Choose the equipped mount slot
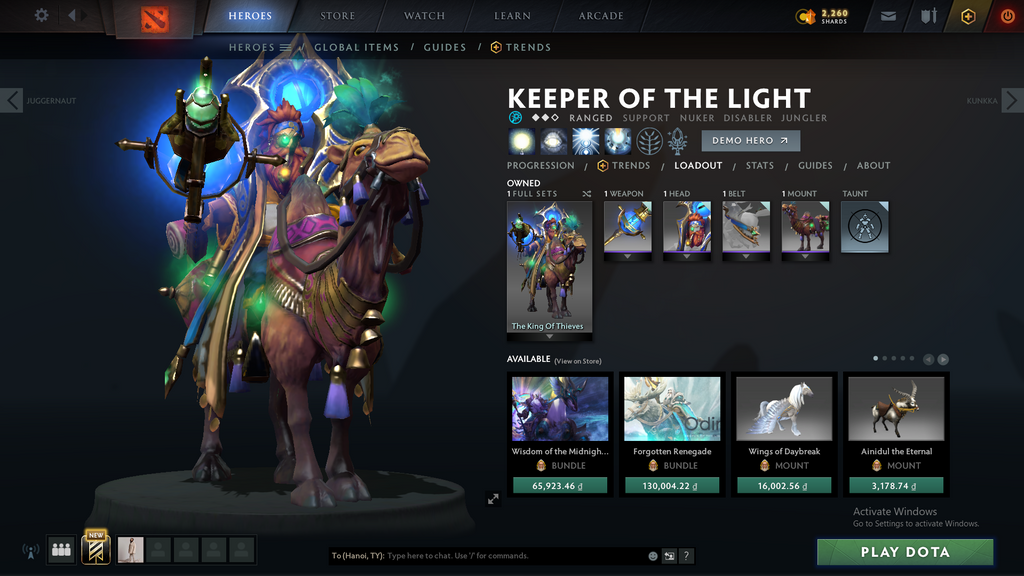Screen dimensions: 1024x576 tap(805, 227)
